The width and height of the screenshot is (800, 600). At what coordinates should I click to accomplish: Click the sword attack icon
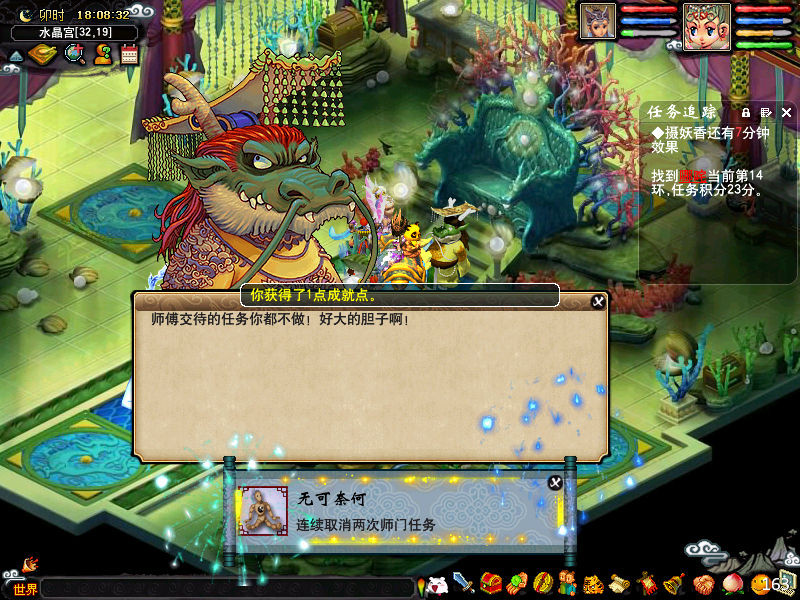point(463,583)
